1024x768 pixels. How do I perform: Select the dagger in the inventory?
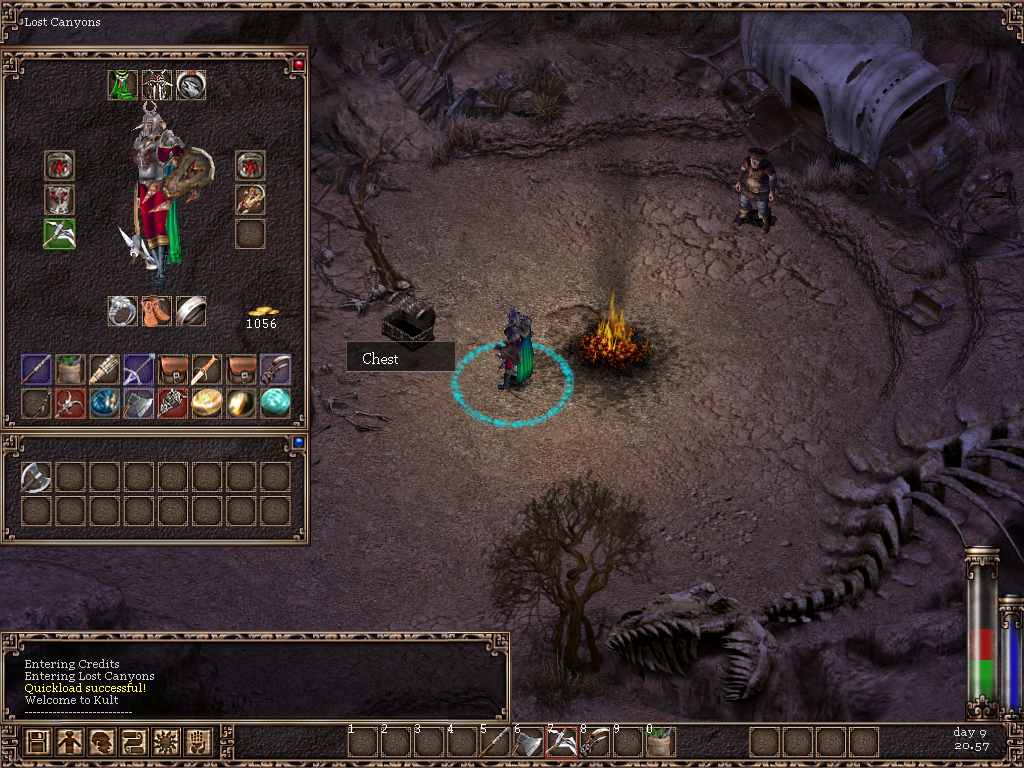click(206, 369)
